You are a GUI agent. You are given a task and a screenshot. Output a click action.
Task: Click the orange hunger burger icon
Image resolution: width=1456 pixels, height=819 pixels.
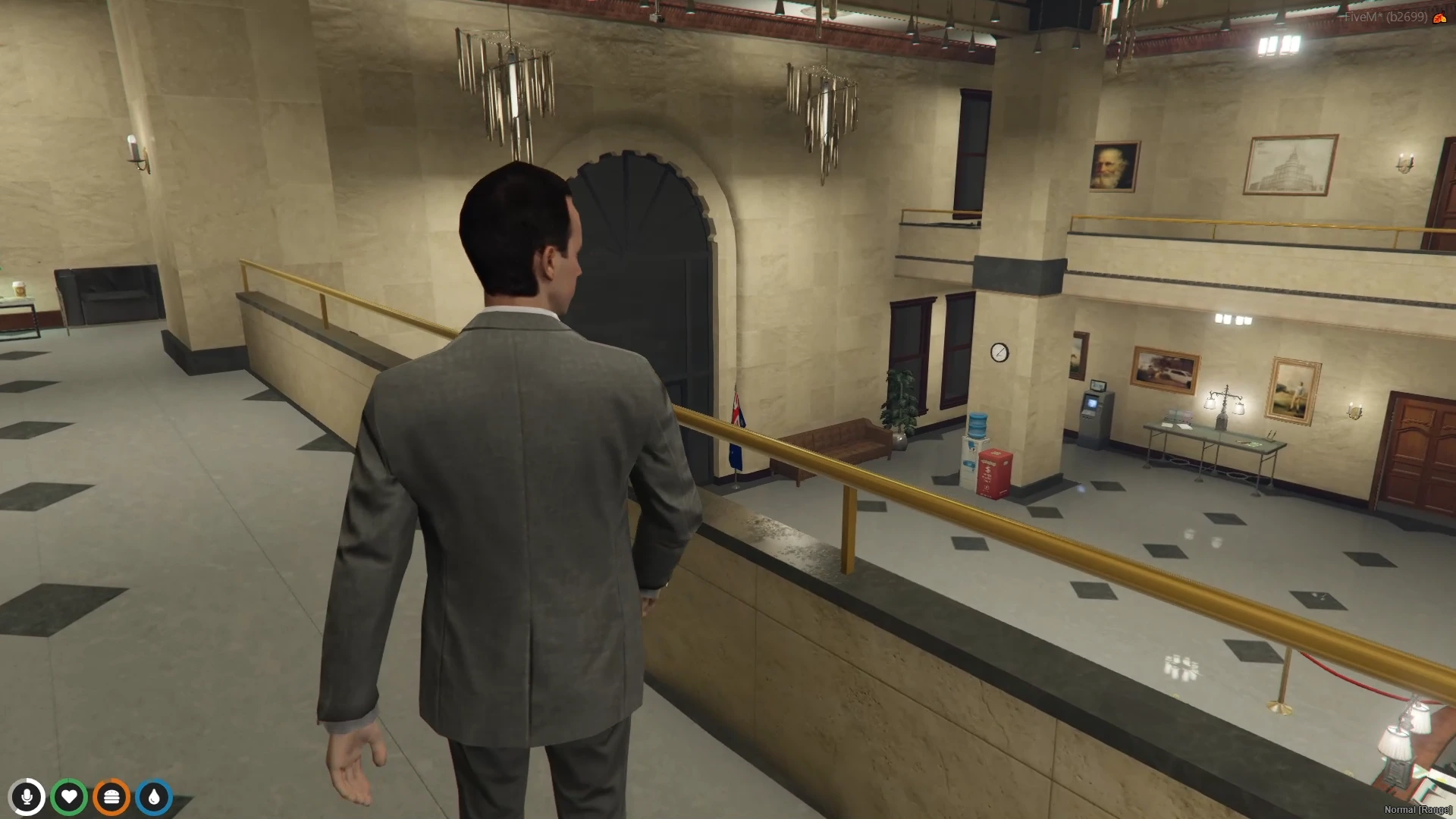tap(111, 797)
